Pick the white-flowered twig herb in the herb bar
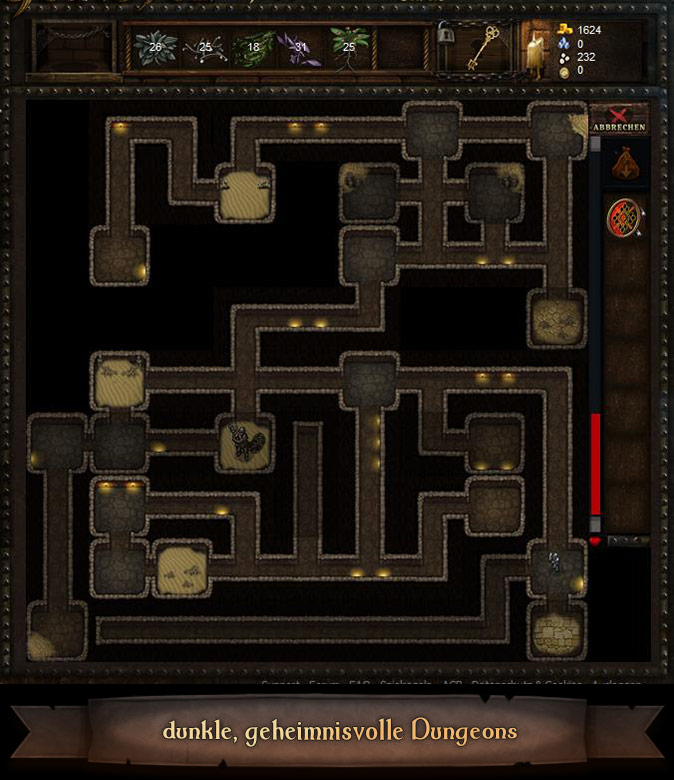Viewport: 674px width, 780px height. click(x=204, y=46)
